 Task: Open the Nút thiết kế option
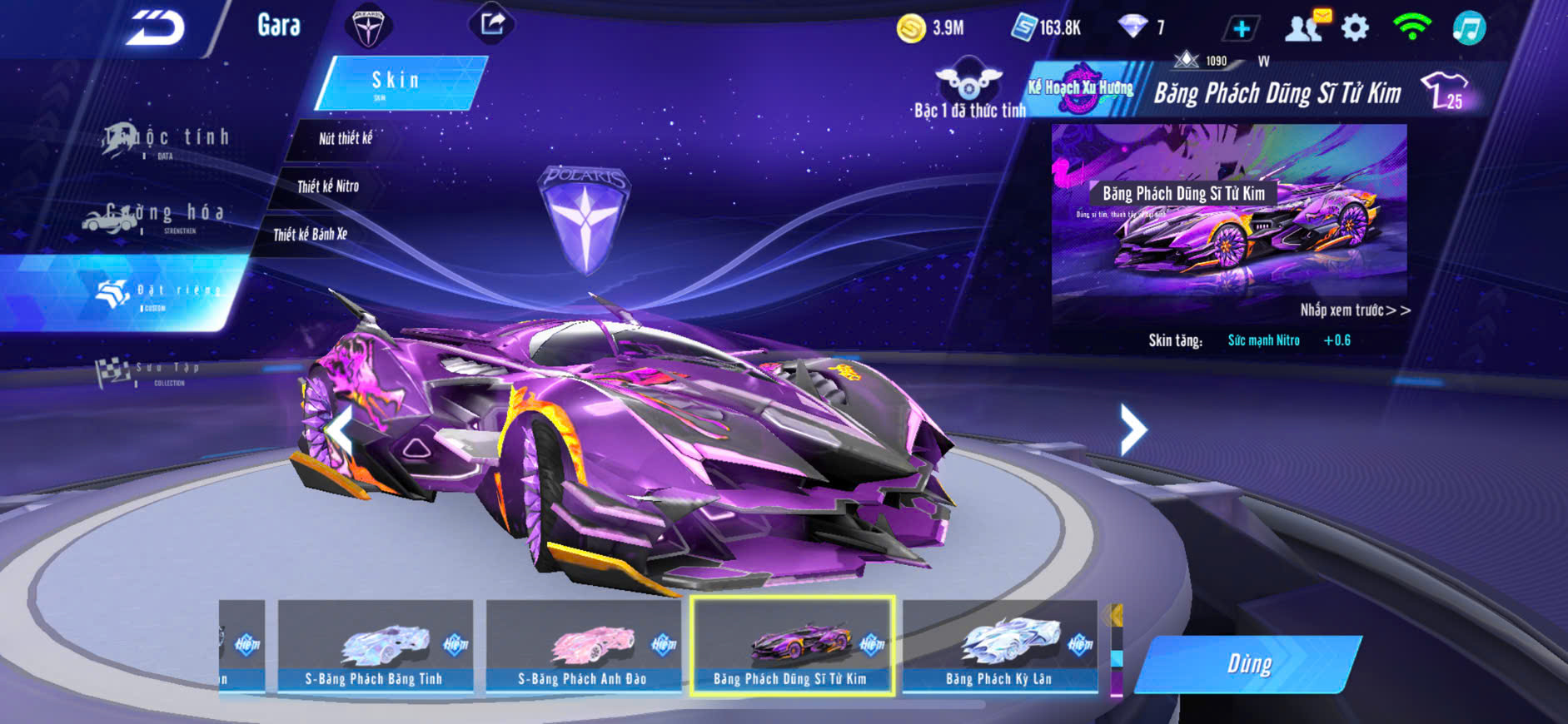point(345,138)
